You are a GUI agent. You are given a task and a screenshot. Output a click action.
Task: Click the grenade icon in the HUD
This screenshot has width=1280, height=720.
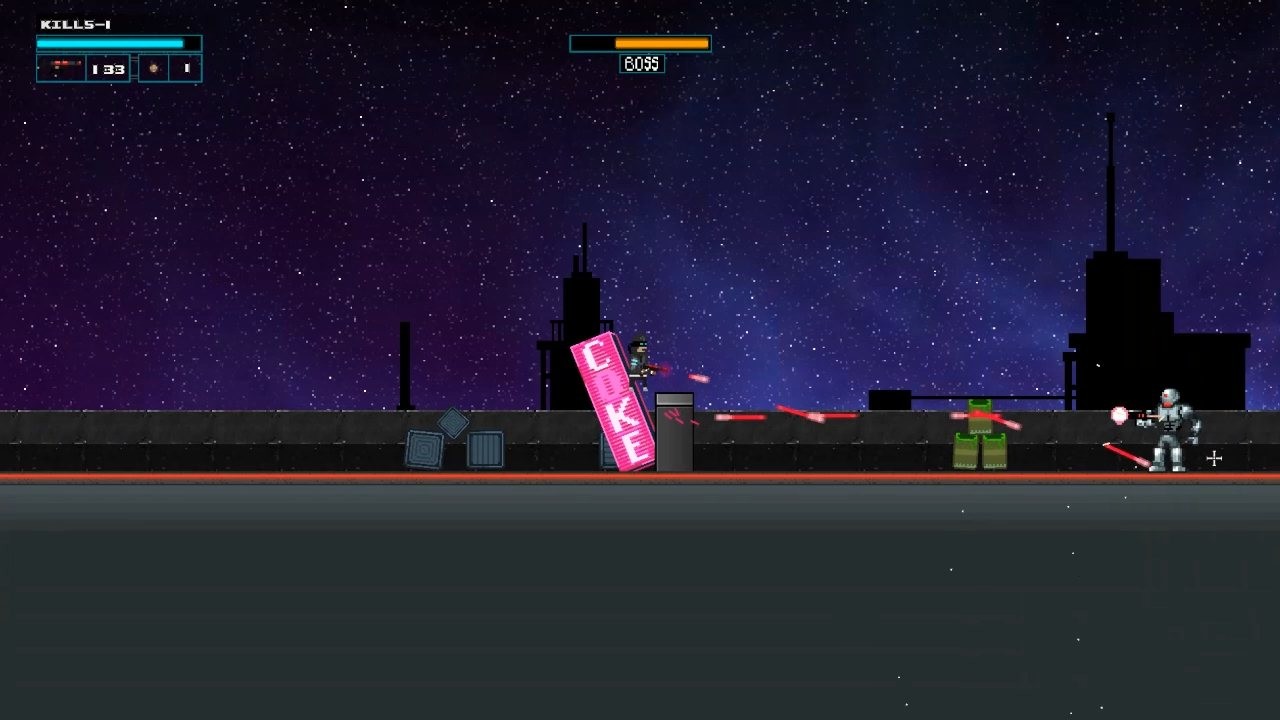pos(151,68)
